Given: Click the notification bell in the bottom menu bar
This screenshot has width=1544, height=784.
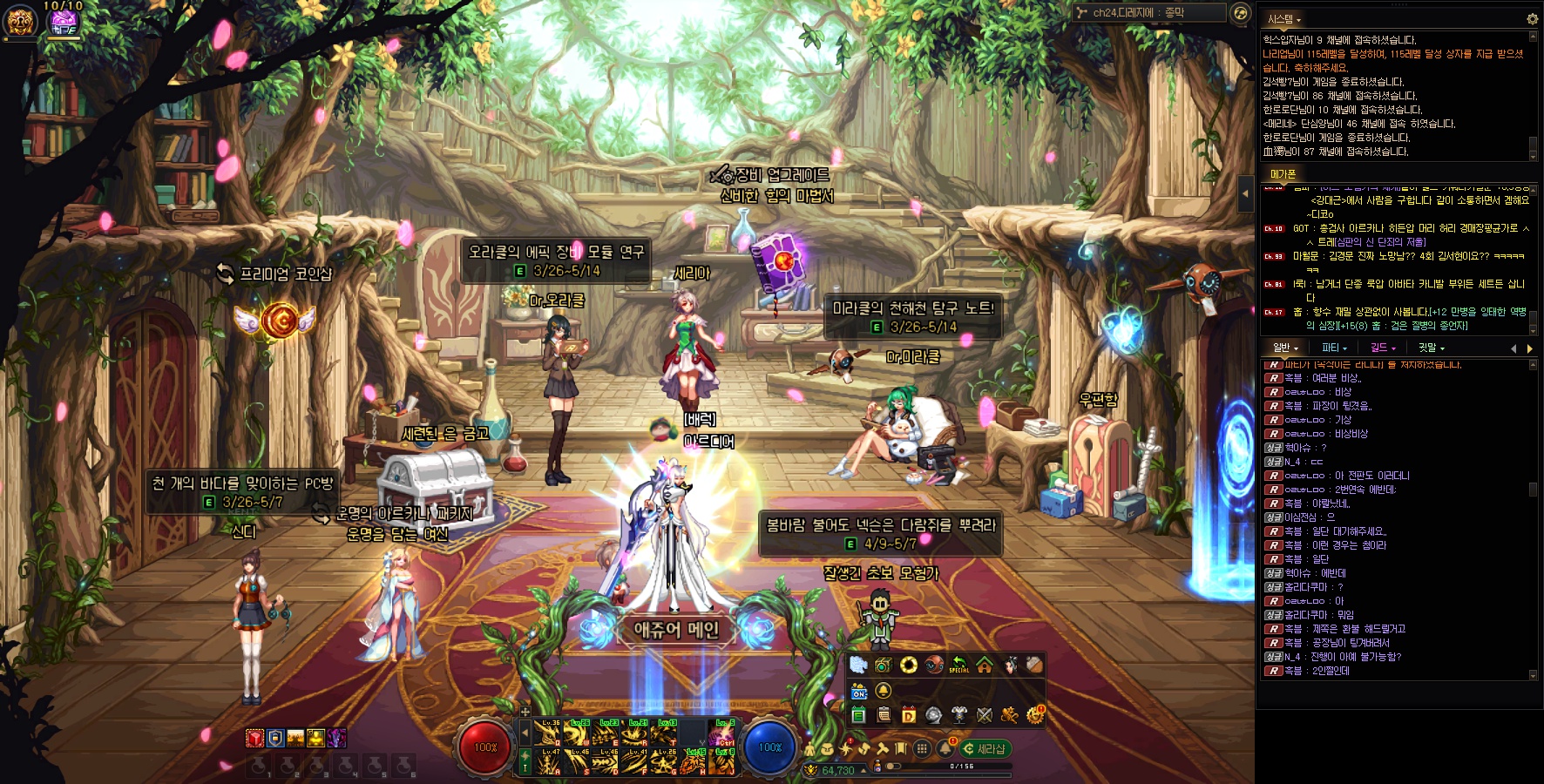Looking at the screenshot, I should pyautogui.click(x=945, y=748).
